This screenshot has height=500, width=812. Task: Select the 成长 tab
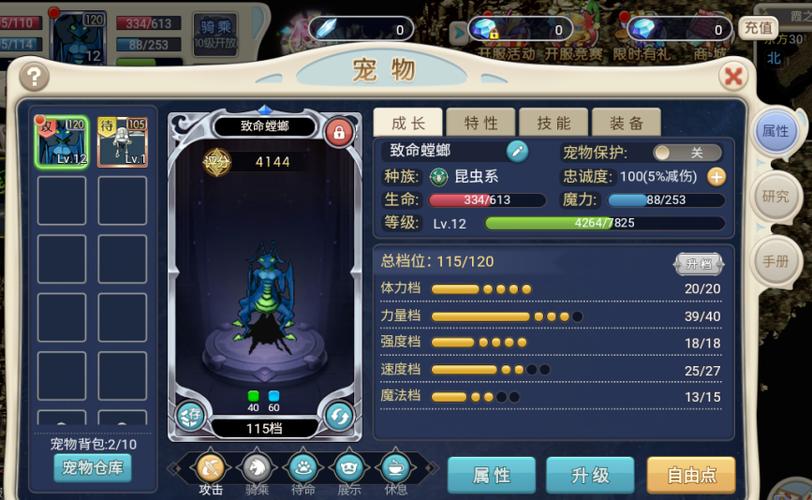pos(408,123)
